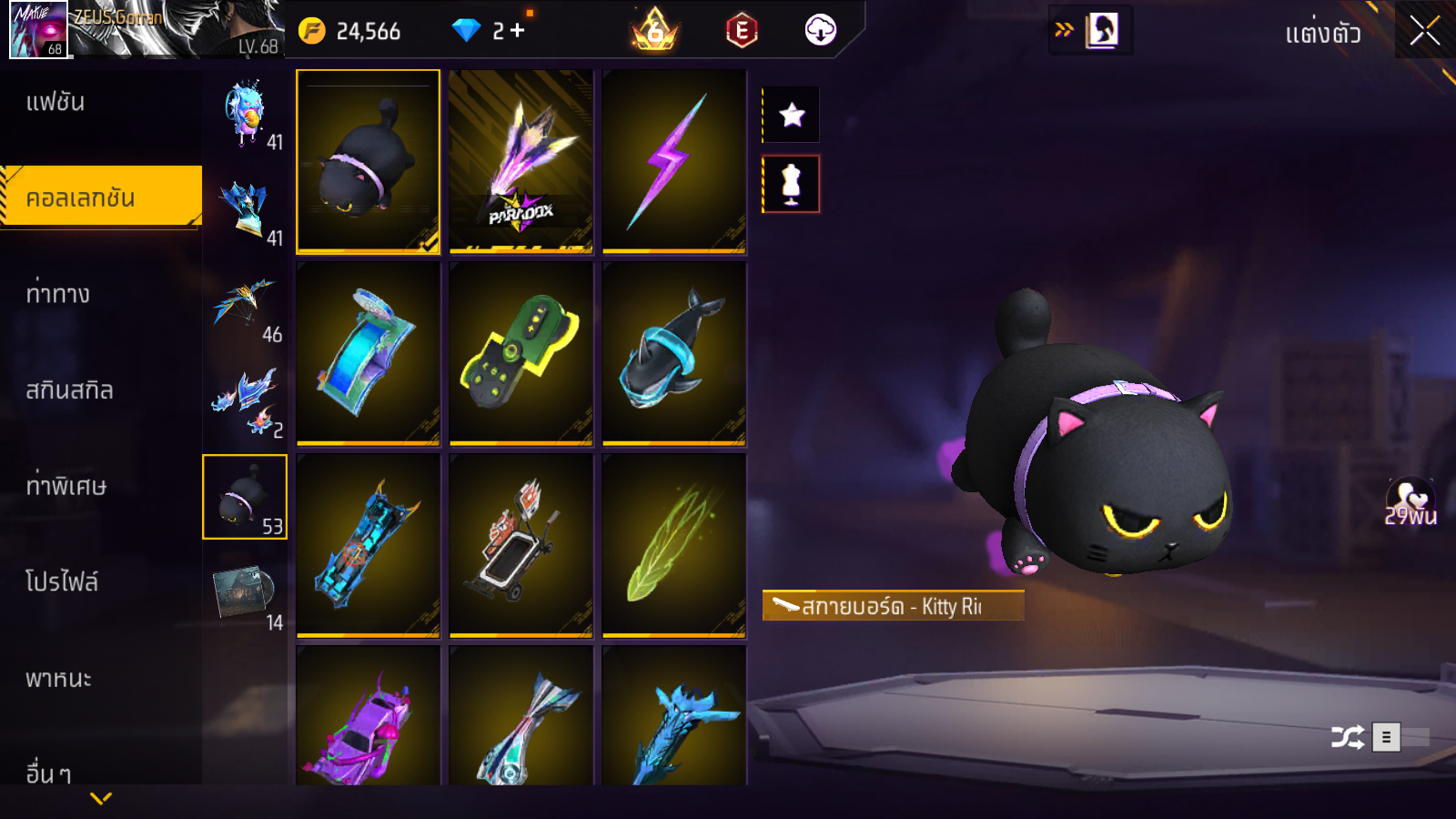Toggle the shuffle random skin button
Screen dimensions: 1456x819
coord(1347,737)
